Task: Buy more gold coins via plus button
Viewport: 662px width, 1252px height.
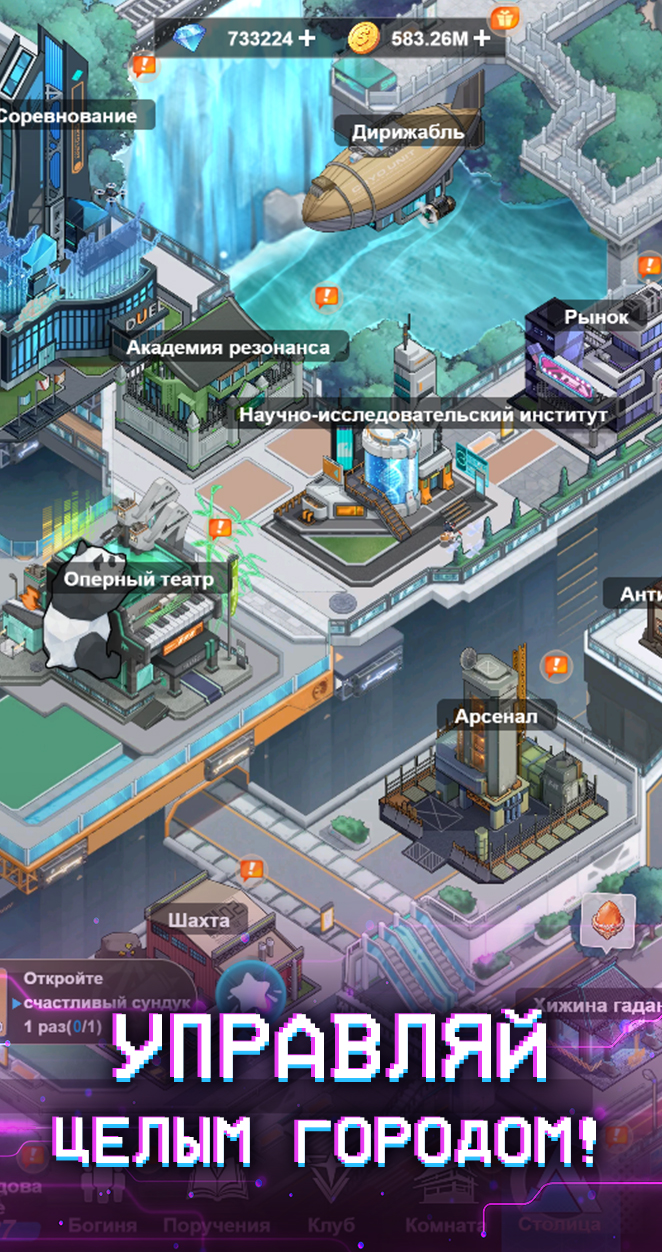Action: tap(482, 39)
